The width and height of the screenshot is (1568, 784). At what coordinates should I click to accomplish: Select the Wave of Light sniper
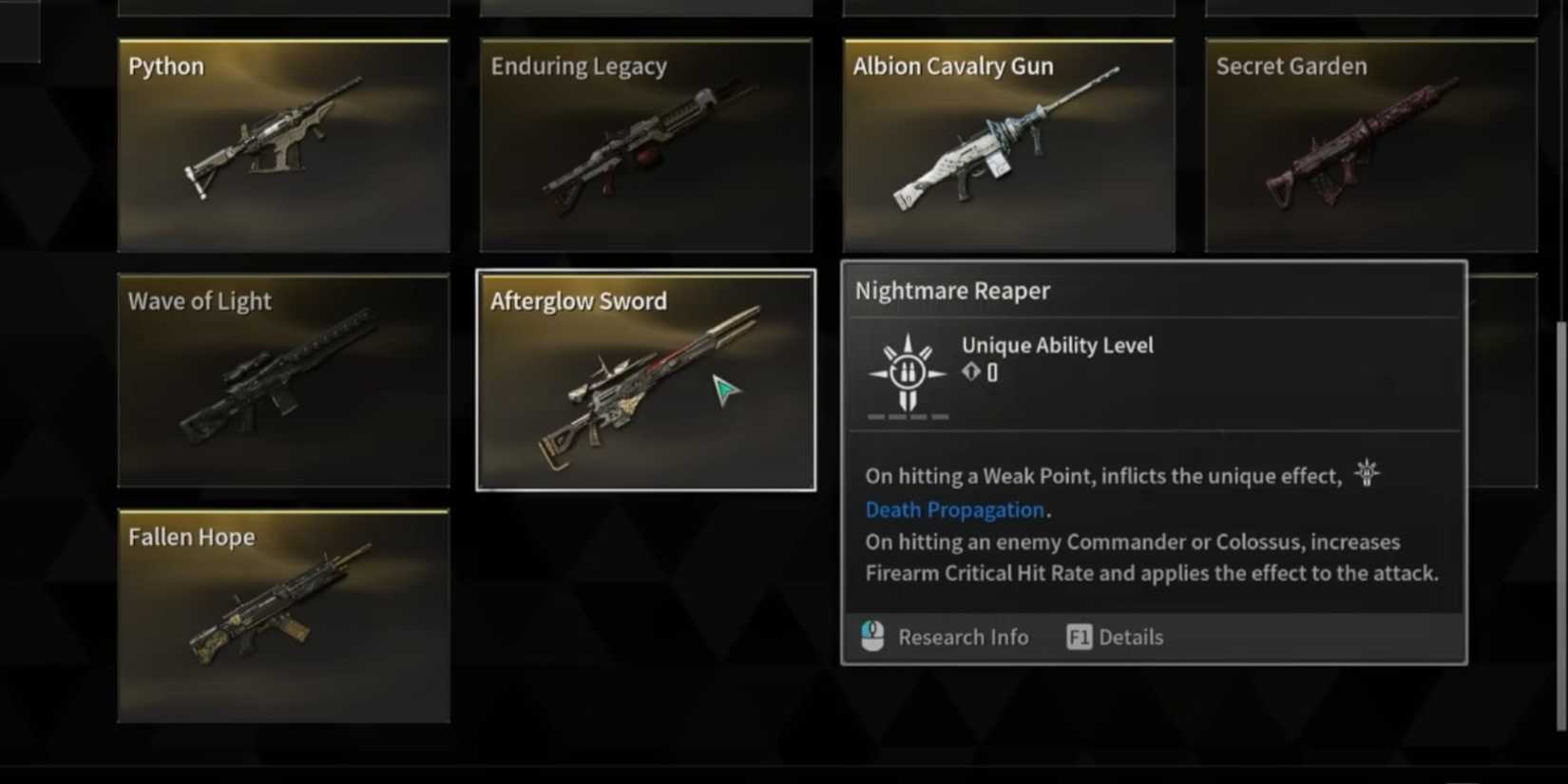pyautogui.click(x=283, y=379)
